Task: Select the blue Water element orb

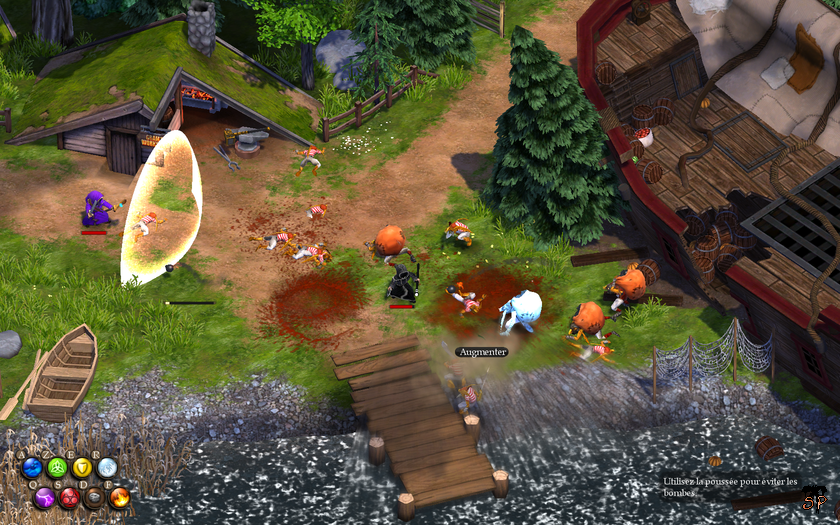Action: point(32,467)
